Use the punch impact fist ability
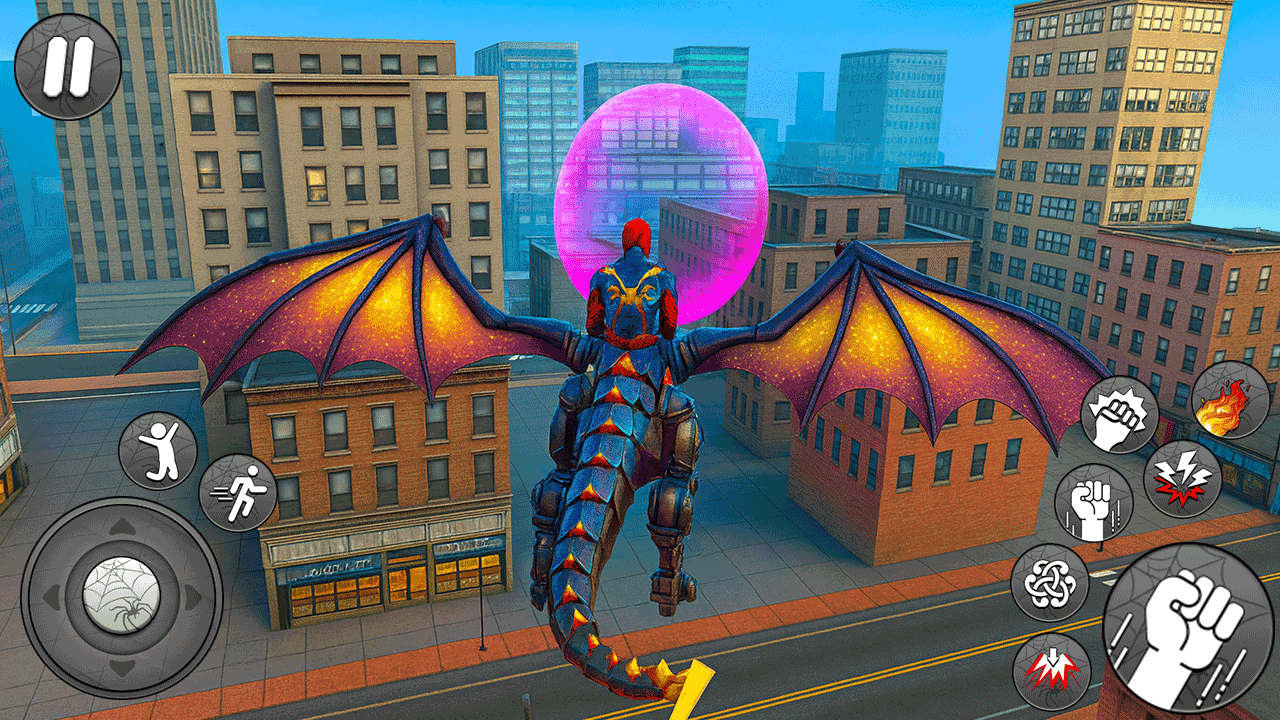1280x720 pixels. point(1119,414)
